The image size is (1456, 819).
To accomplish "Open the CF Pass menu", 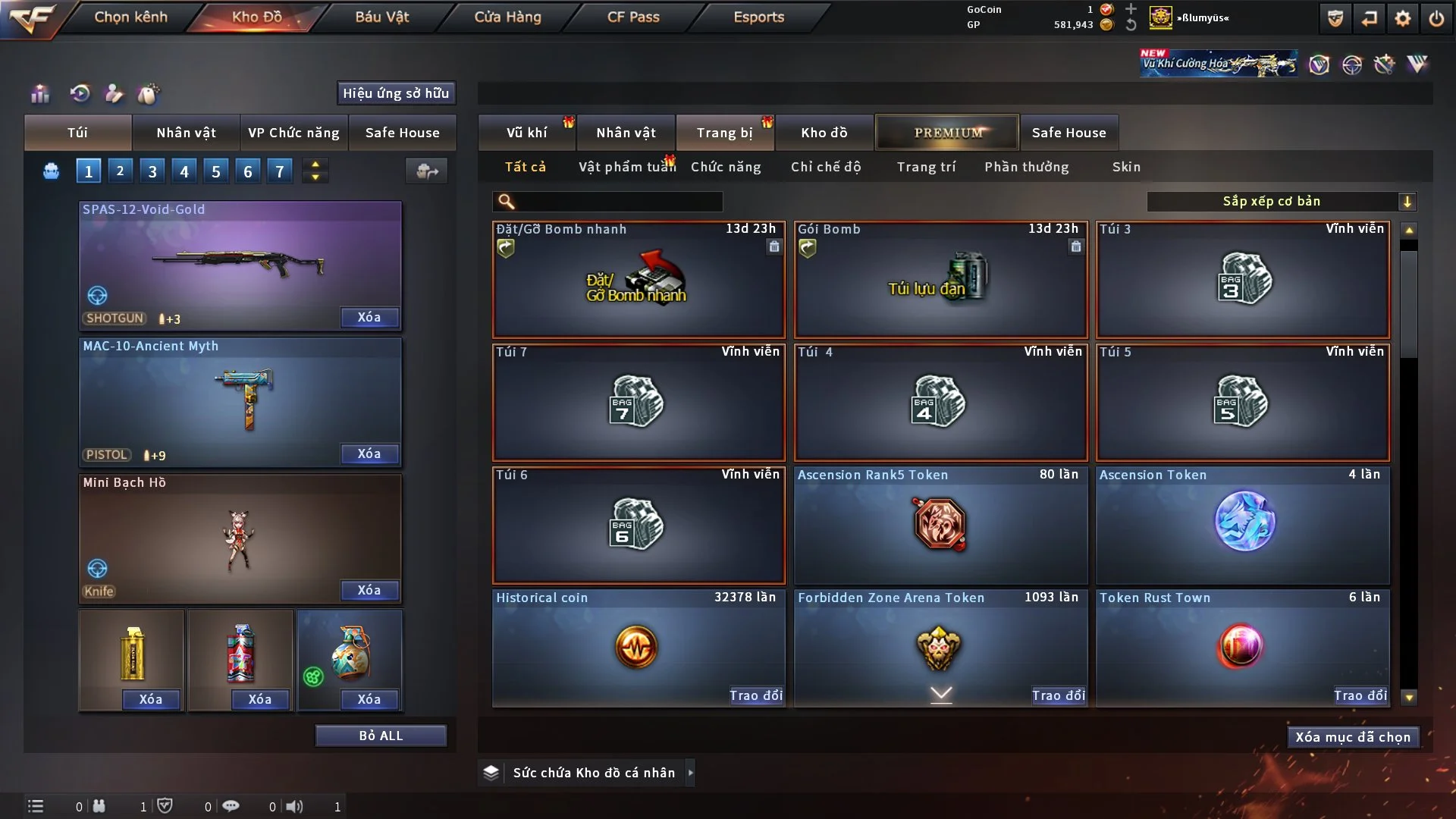I will [633, 17].
